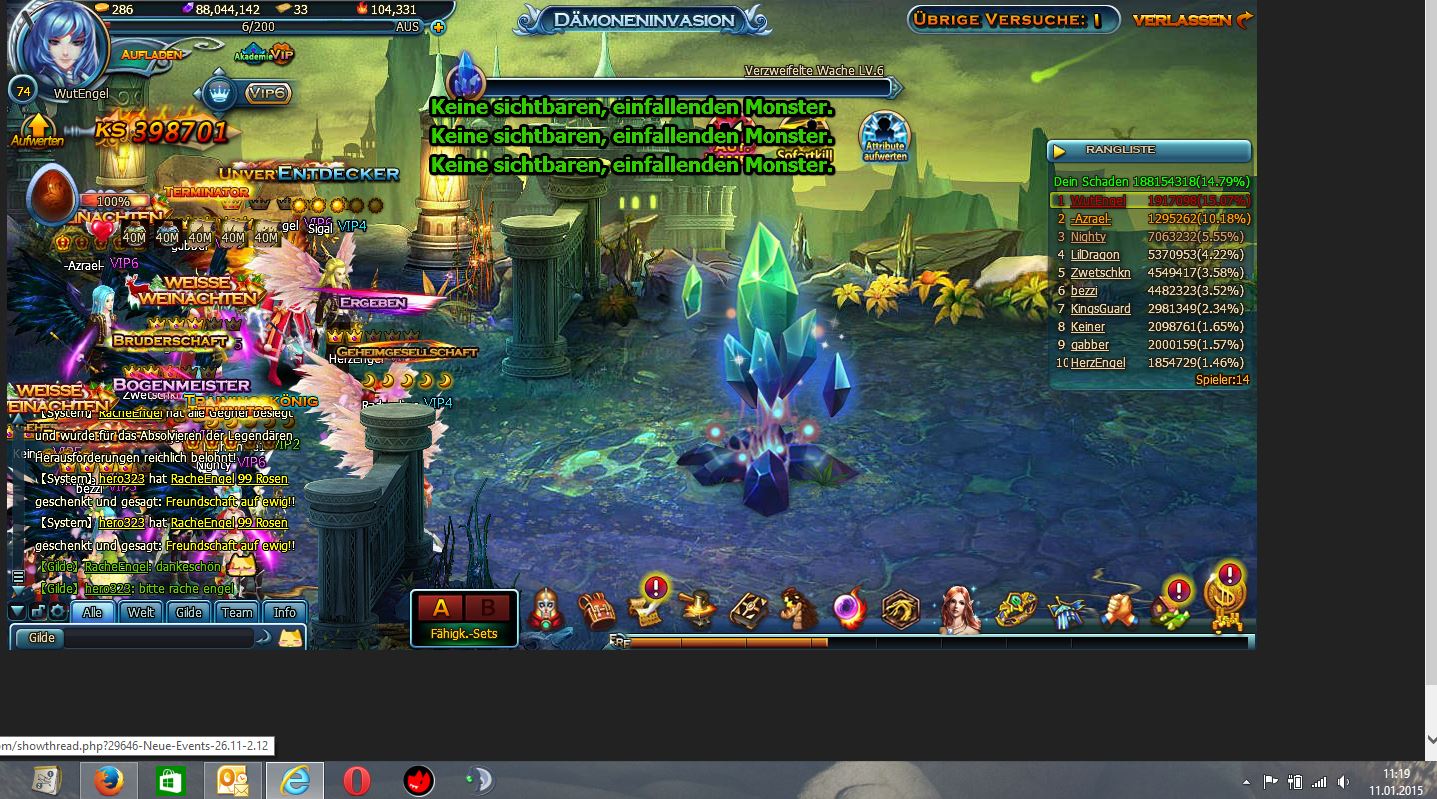Click the Aufwerten upgrade arrow
Image resolution: width=1437 pixels, height=799 pixels.
pyautogui.click(x=38, y=130)
